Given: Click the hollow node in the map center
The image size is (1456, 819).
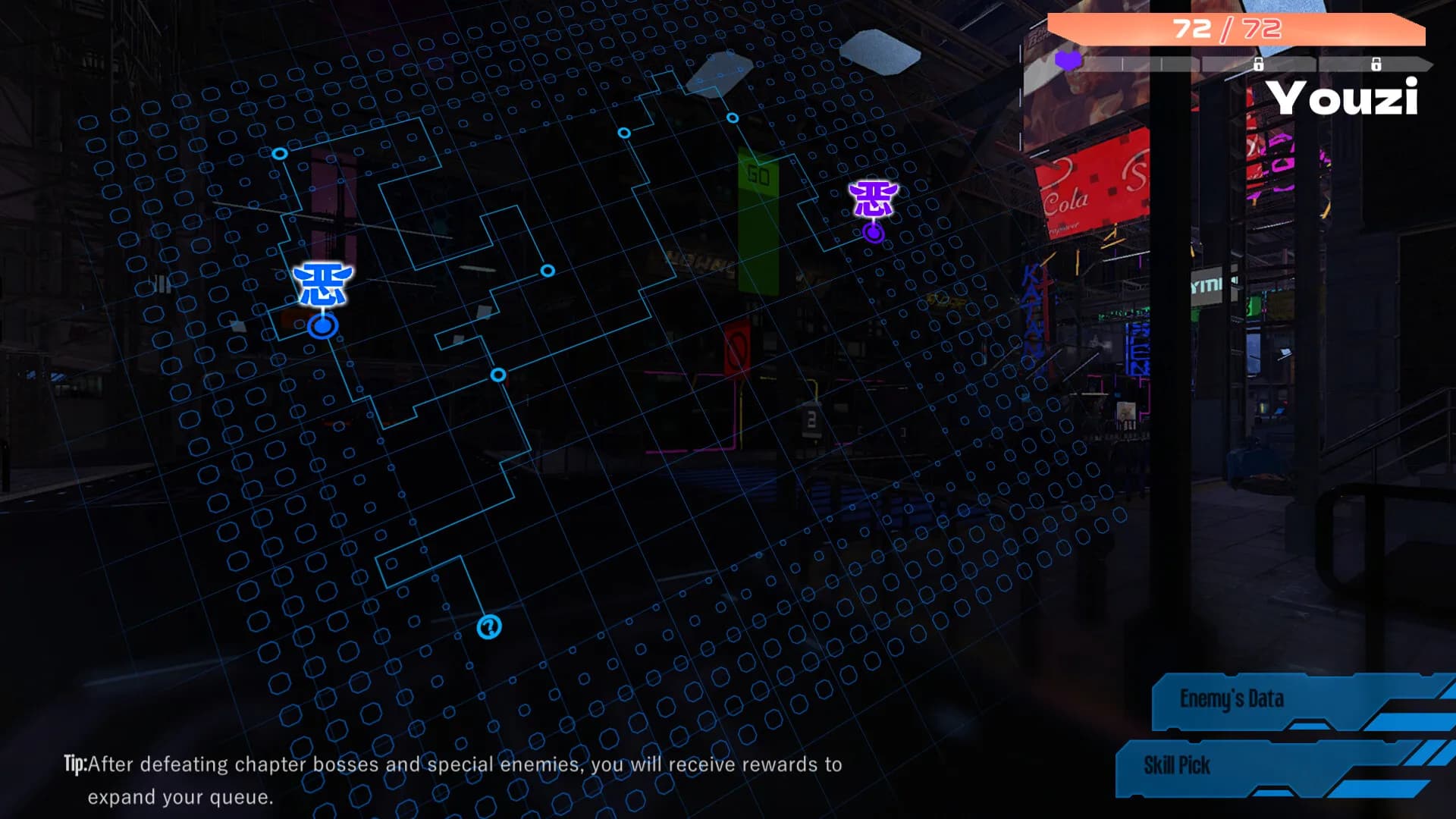Looking at the screenshot, I should coord(548,269).
